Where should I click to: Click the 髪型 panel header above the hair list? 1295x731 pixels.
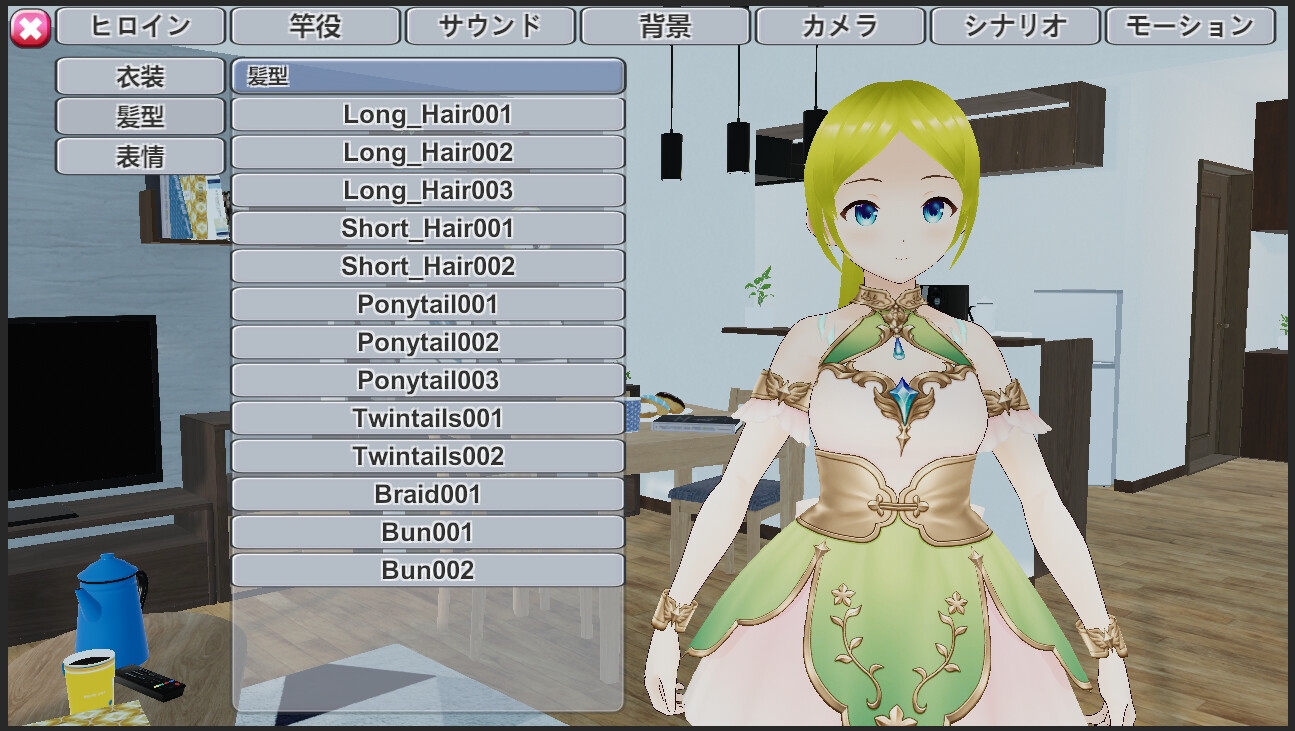click(428, 76)
